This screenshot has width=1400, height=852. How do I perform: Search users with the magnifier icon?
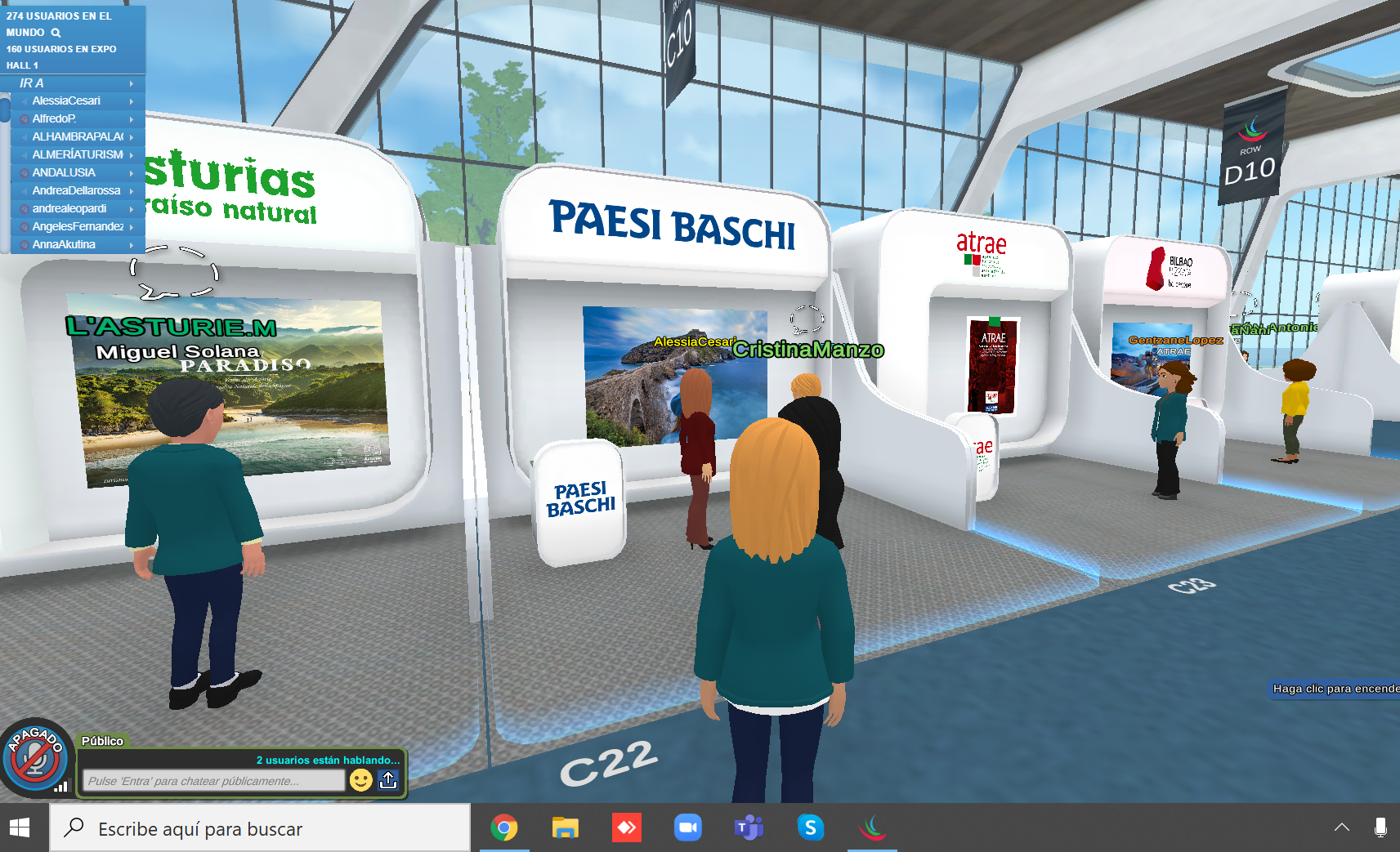pyautogui.click(x=56, y=33)
